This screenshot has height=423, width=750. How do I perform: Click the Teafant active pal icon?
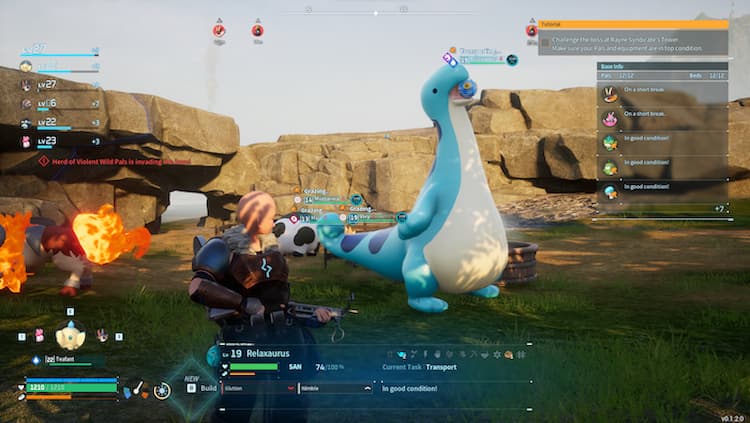[x=70, y=337]
